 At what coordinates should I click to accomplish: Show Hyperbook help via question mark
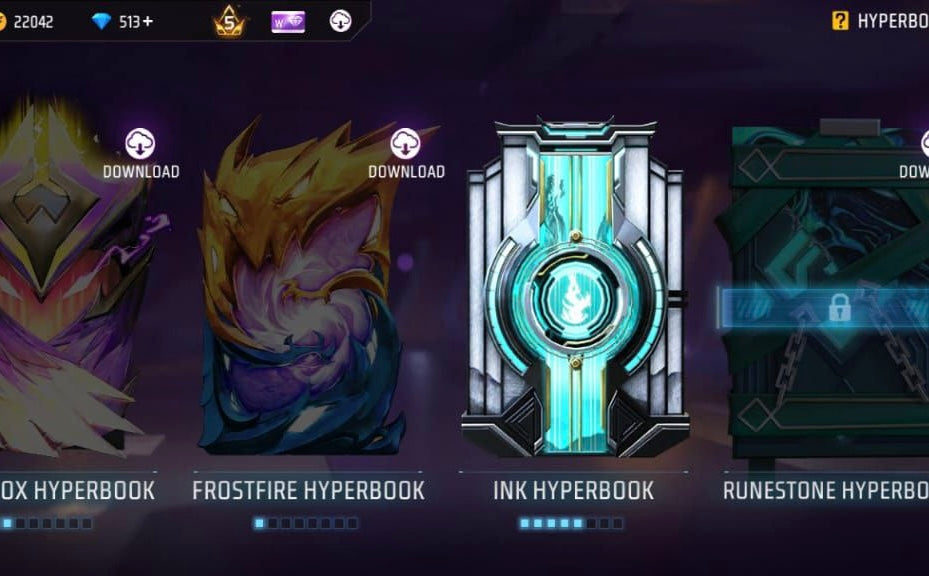pyautogui.click(x=840, y=21)
